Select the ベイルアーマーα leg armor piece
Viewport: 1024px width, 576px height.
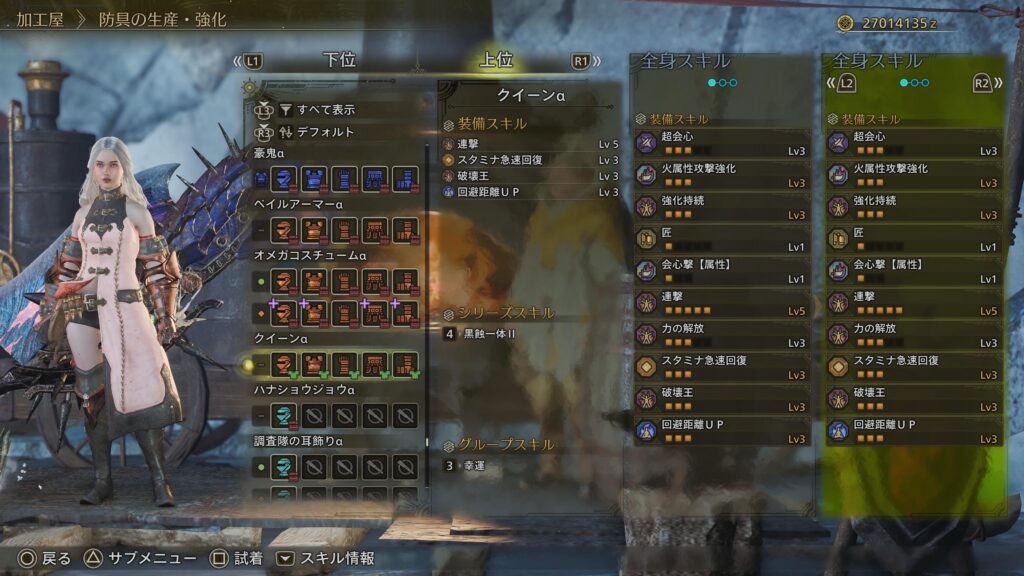[405, 230]
